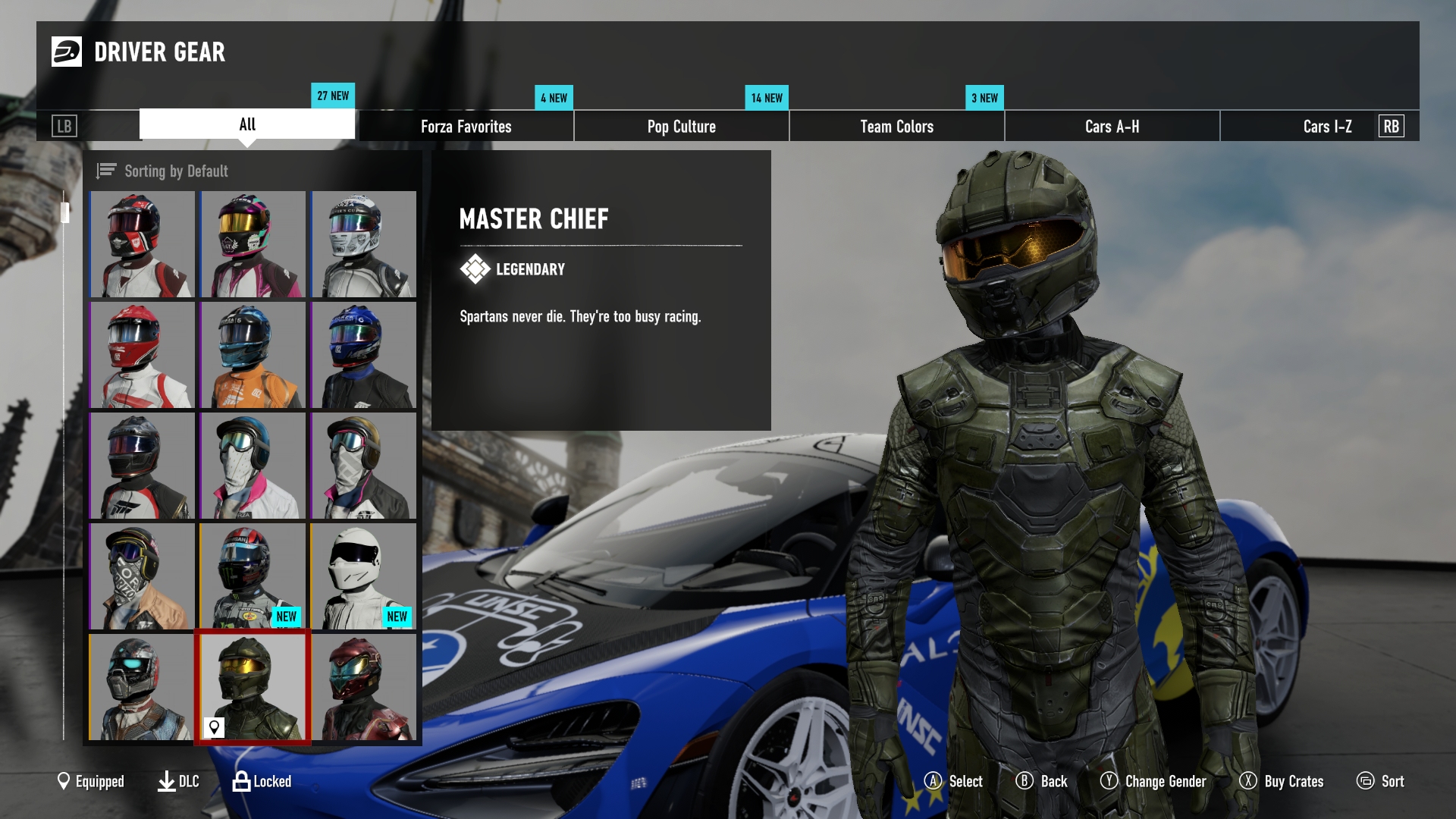
Task: Select the white Stig suit thumbnail
Action: click(x=363, y=576)
